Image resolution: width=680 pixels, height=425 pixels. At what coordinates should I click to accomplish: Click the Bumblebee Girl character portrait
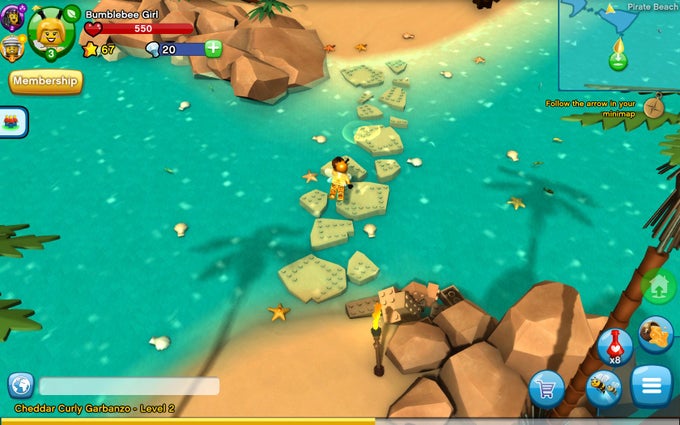(x=48, y=31)
